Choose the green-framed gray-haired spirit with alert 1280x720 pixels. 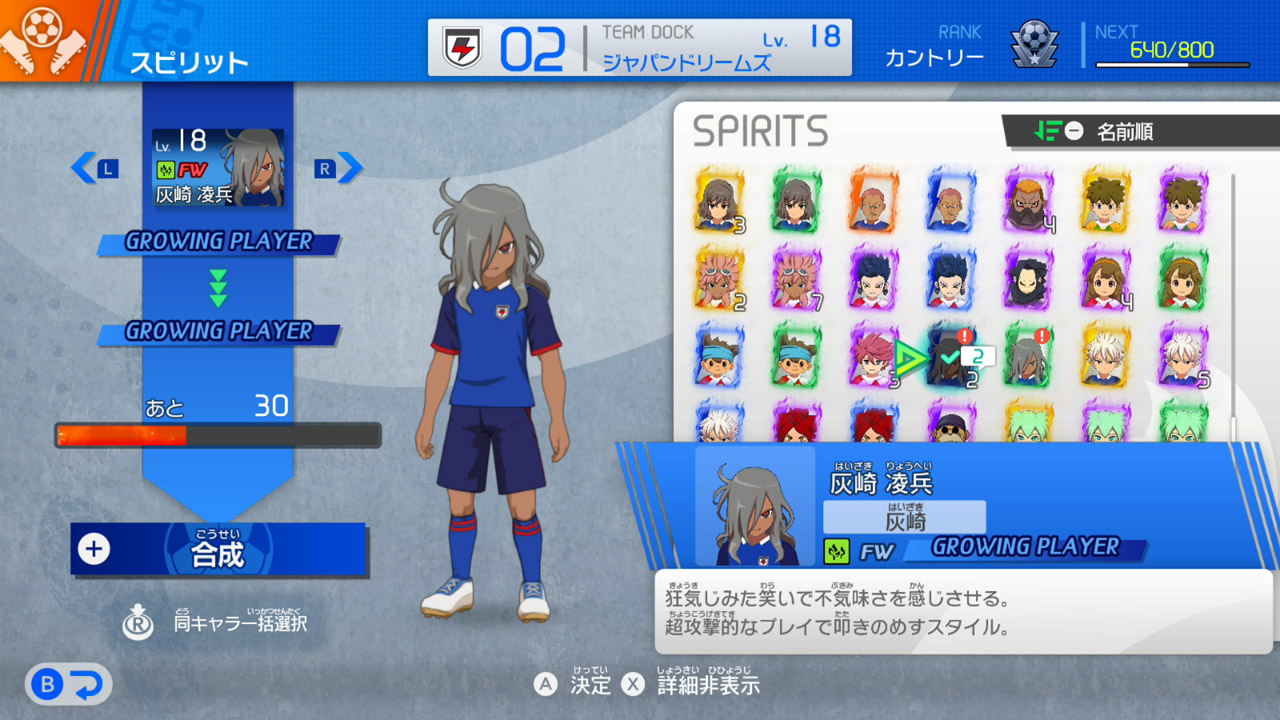click(x=1027, y=357)
